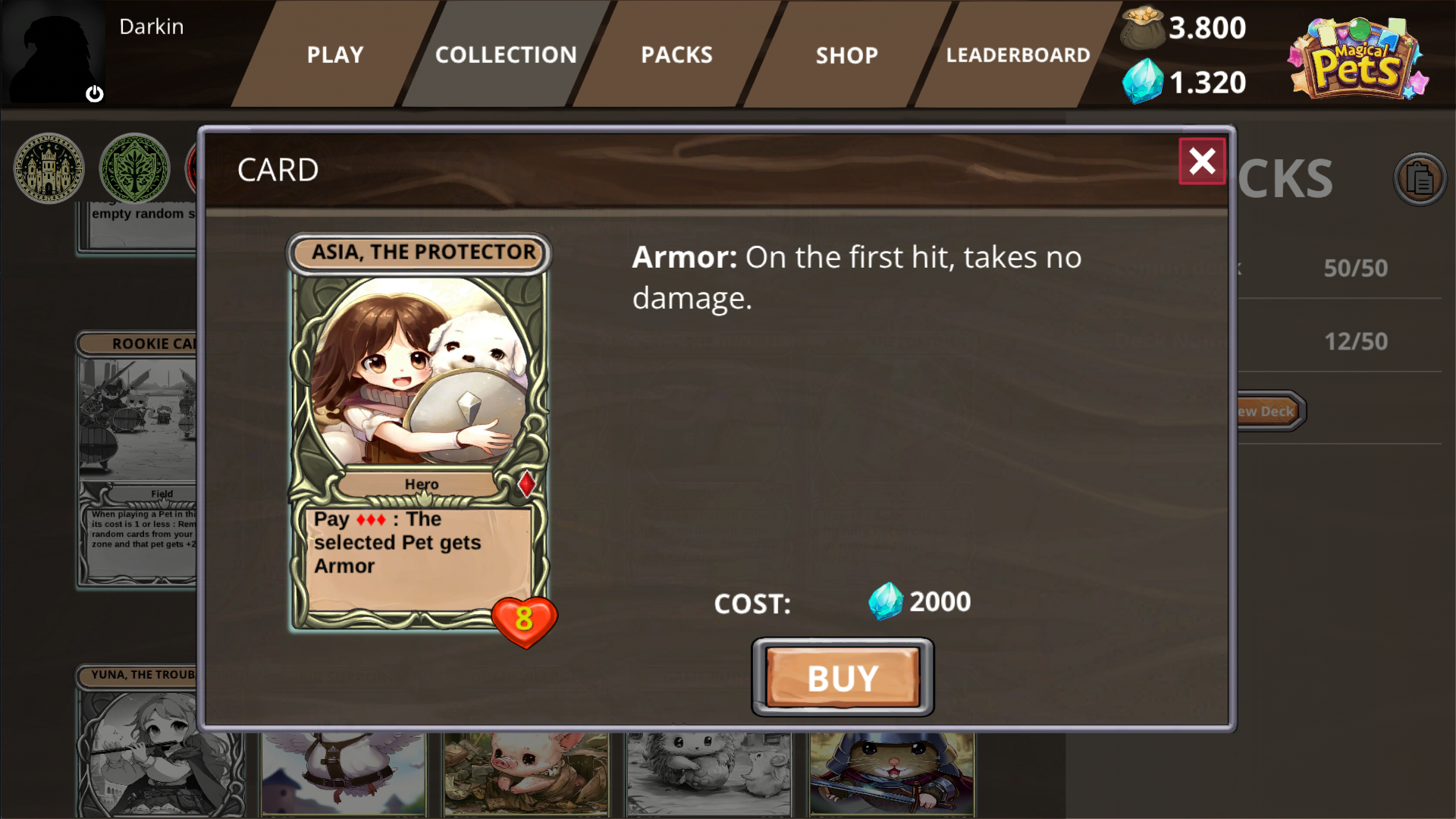
Task: Click the power log-out icon near the avatar
Action: (96, 94)
